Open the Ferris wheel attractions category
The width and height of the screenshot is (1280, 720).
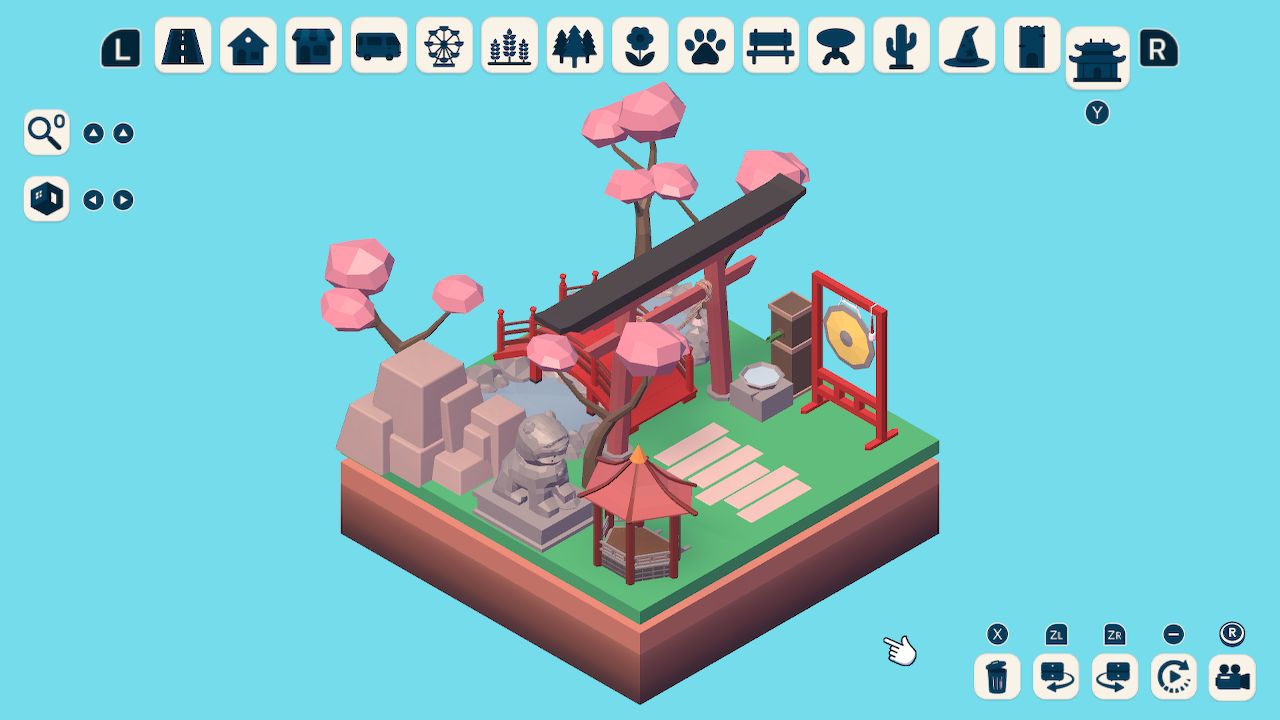(443, 45)
